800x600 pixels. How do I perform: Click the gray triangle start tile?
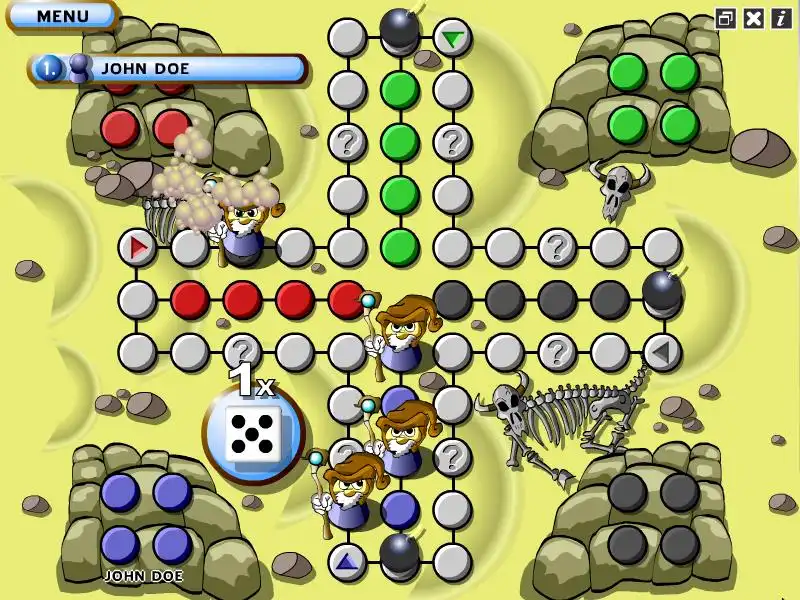[x=660, y=352]
